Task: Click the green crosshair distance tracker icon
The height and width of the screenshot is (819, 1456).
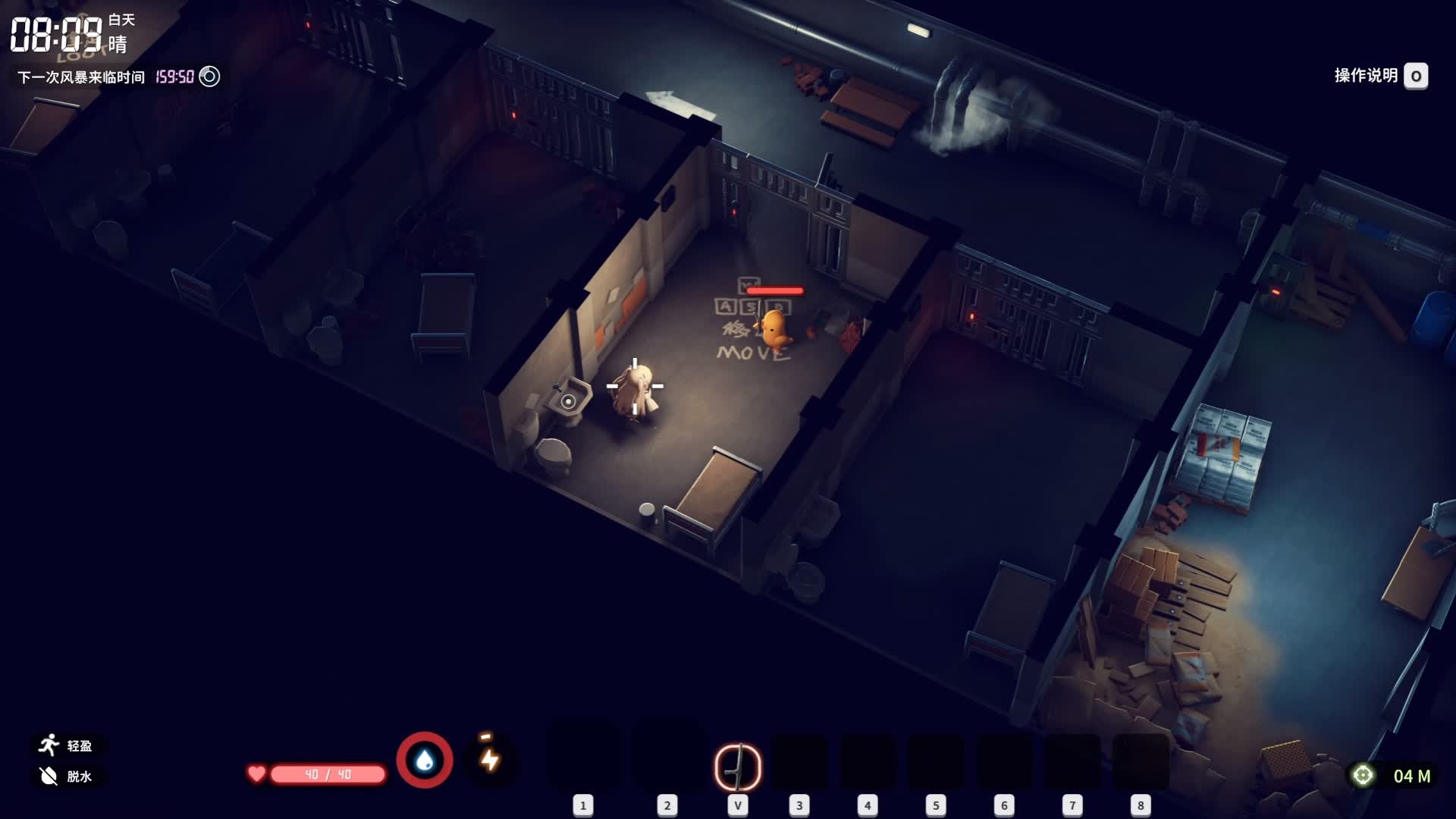Action: (1363, 775)
